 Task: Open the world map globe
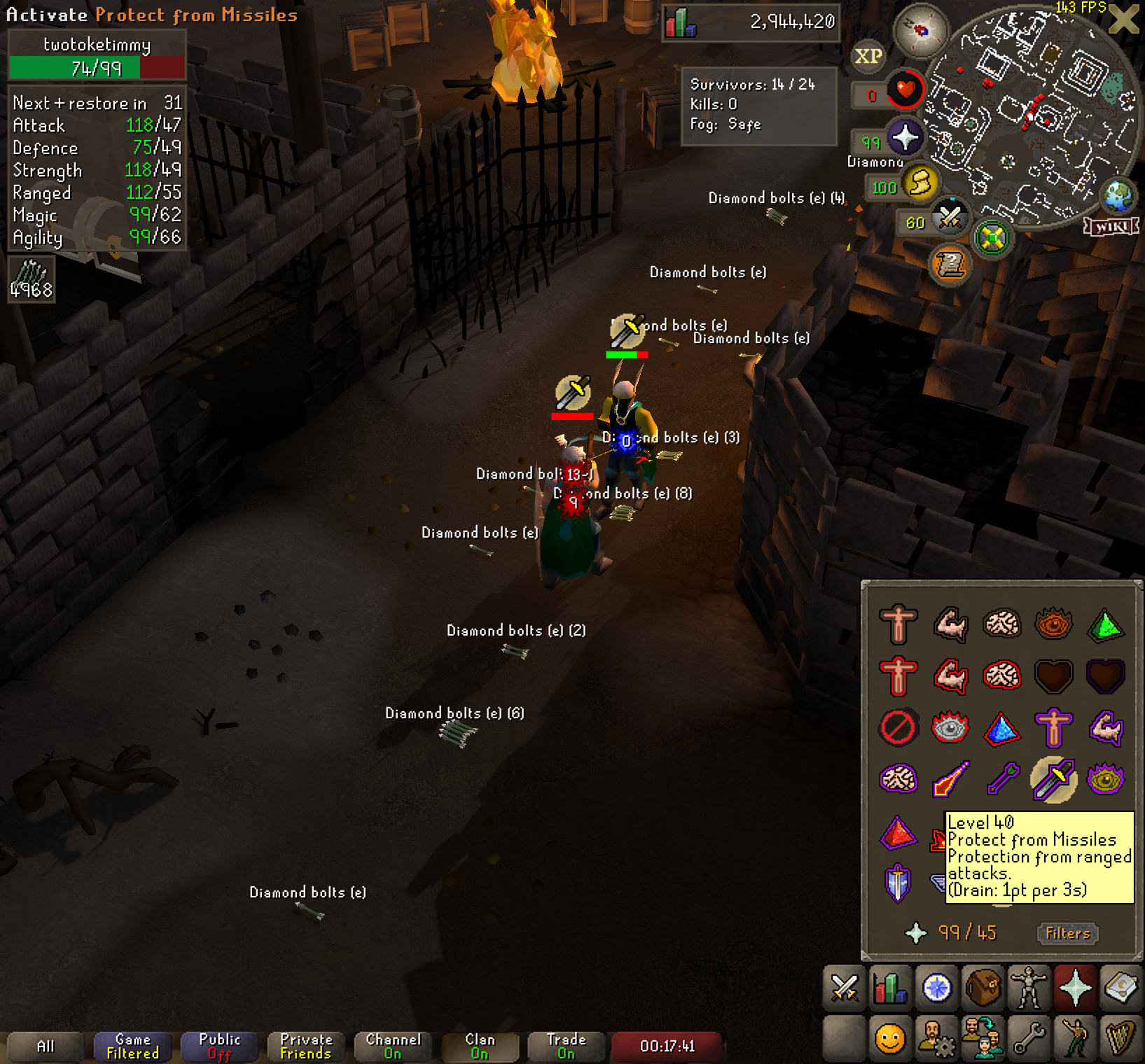point(1118,195)
